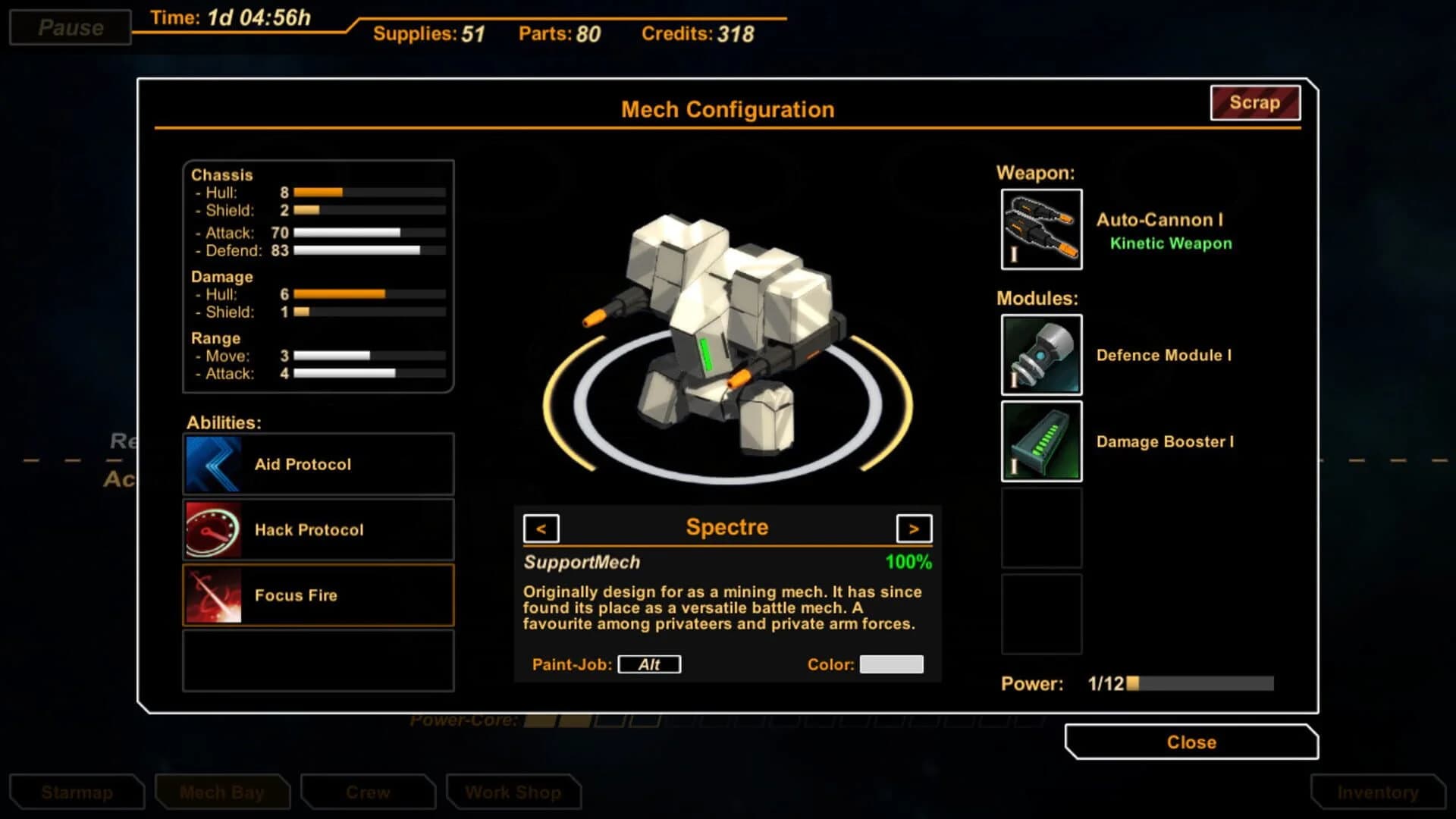Viewport: 1456px width, 819px height.
Task: Open the Work Shop screen
Action: (x=513, y=792)
